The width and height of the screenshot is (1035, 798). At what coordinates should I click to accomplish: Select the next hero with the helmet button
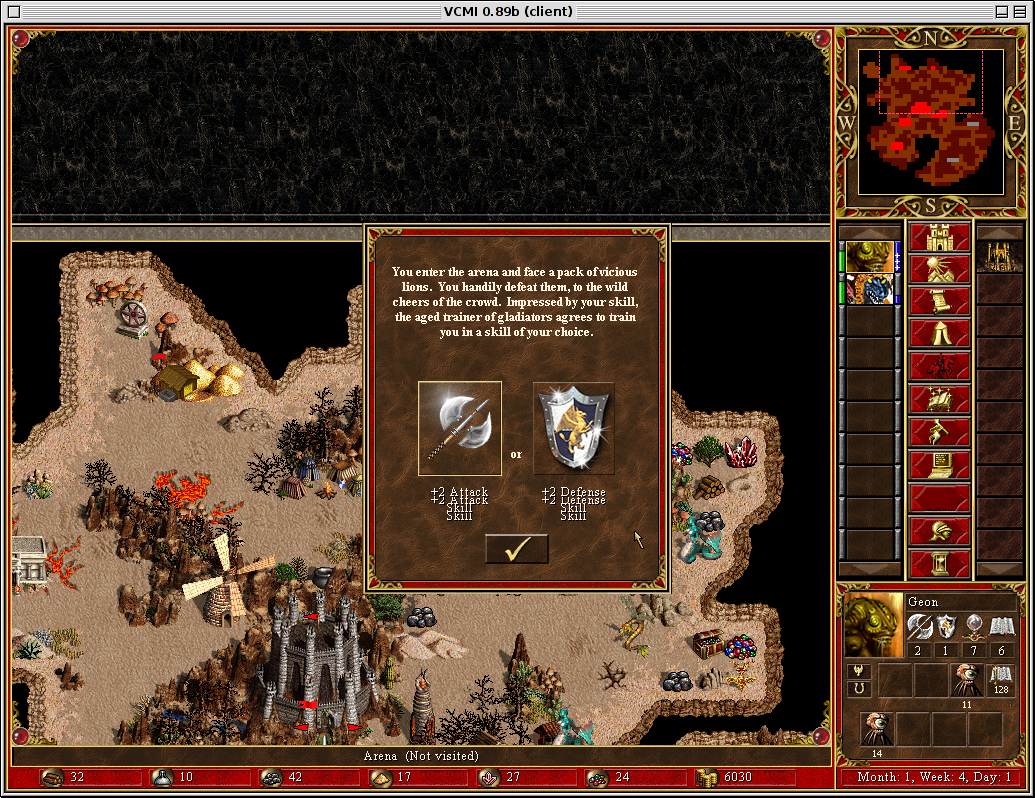[939, 531]
